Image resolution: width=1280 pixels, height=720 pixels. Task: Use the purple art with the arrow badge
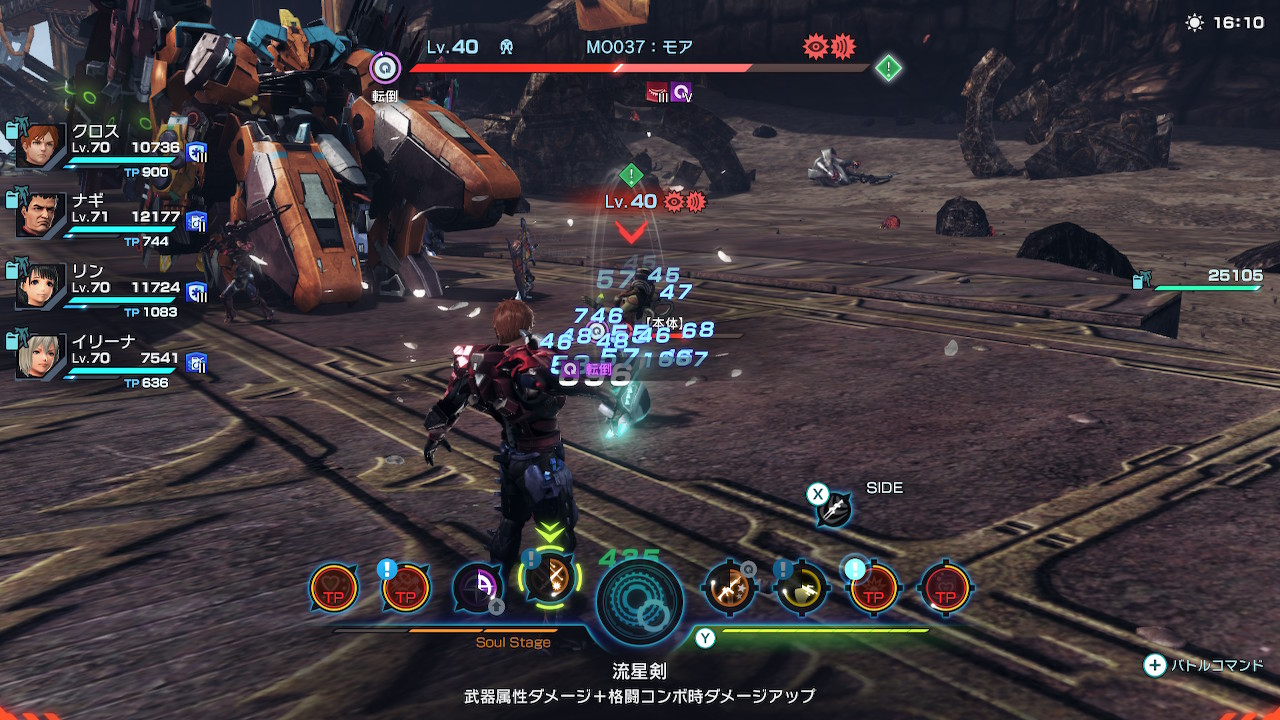click(x=477, y=587)
